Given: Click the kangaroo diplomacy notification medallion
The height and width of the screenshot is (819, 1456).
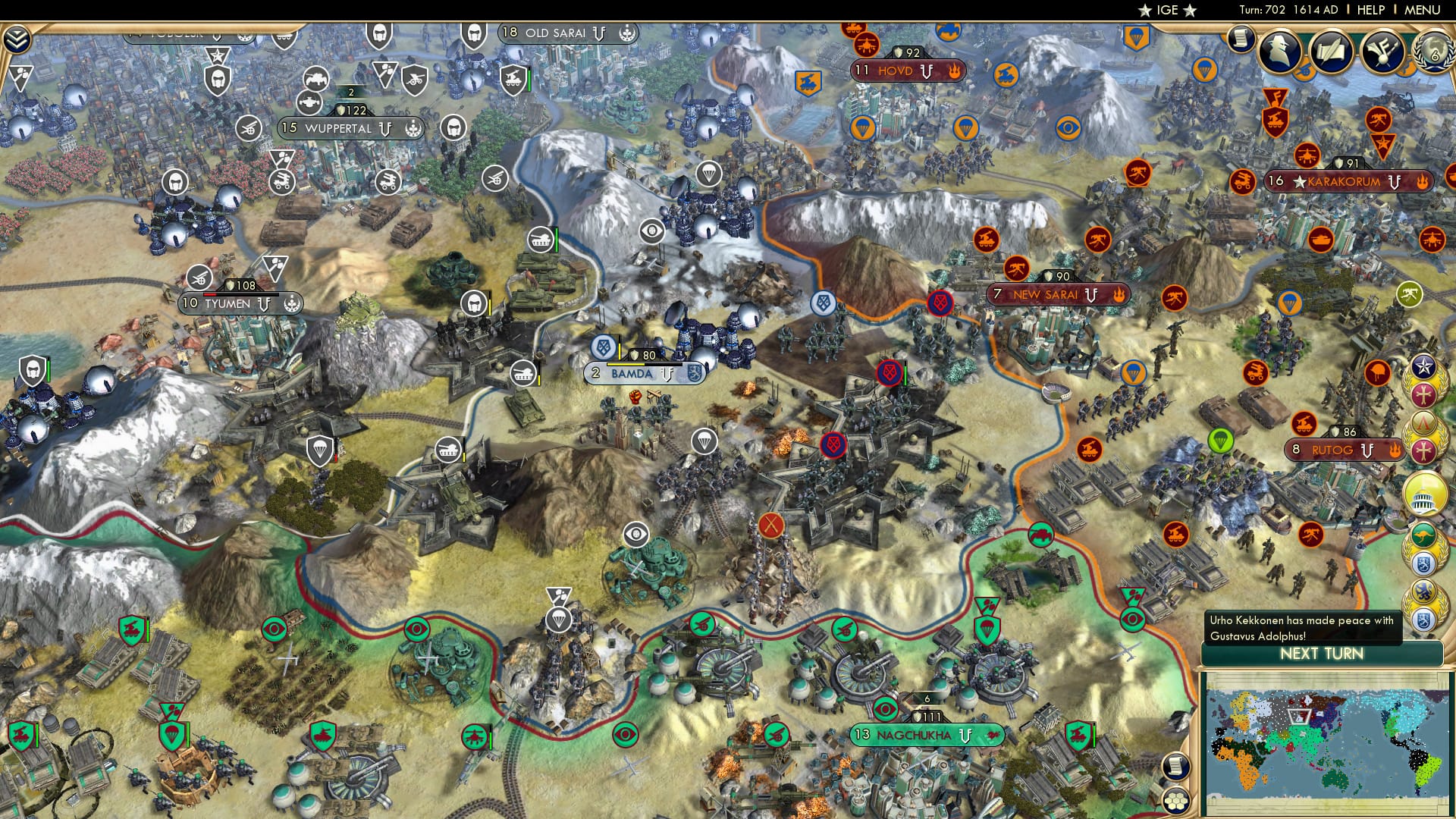Looking at the screenshot, I should coord(1424,535).
